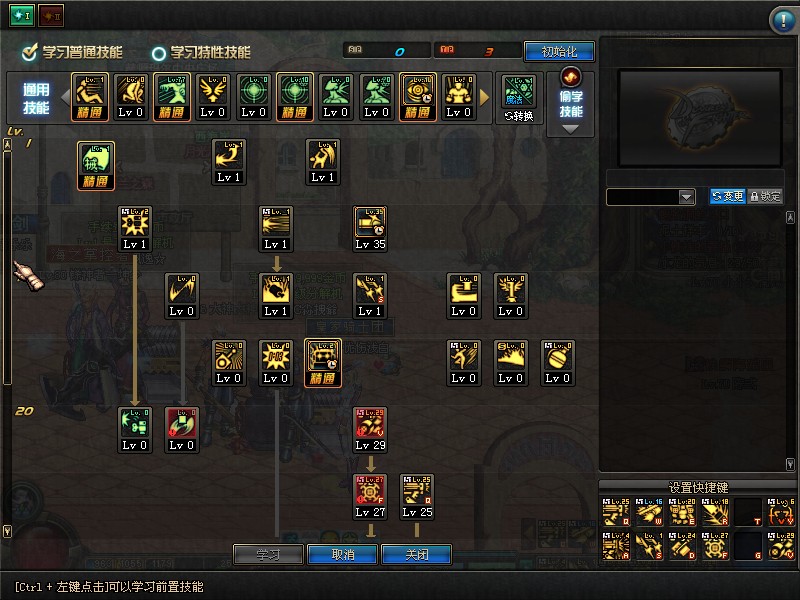Reset skills with the 初始化 button
This screenshot has width=800, height=600.
pyautogui.click(x=559, y=51)
